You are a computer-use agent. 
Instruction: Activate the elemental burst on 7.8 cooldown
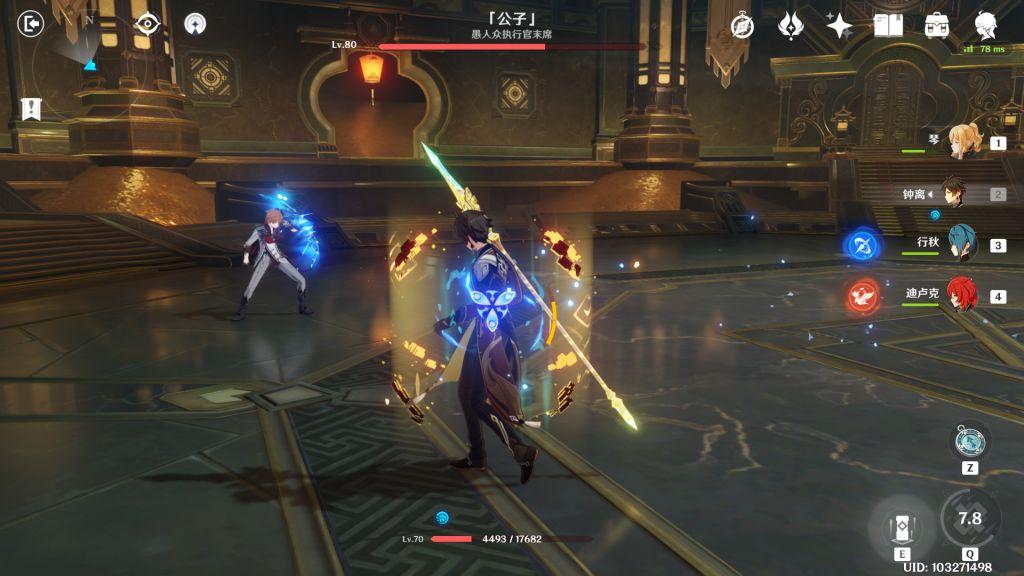969,518
